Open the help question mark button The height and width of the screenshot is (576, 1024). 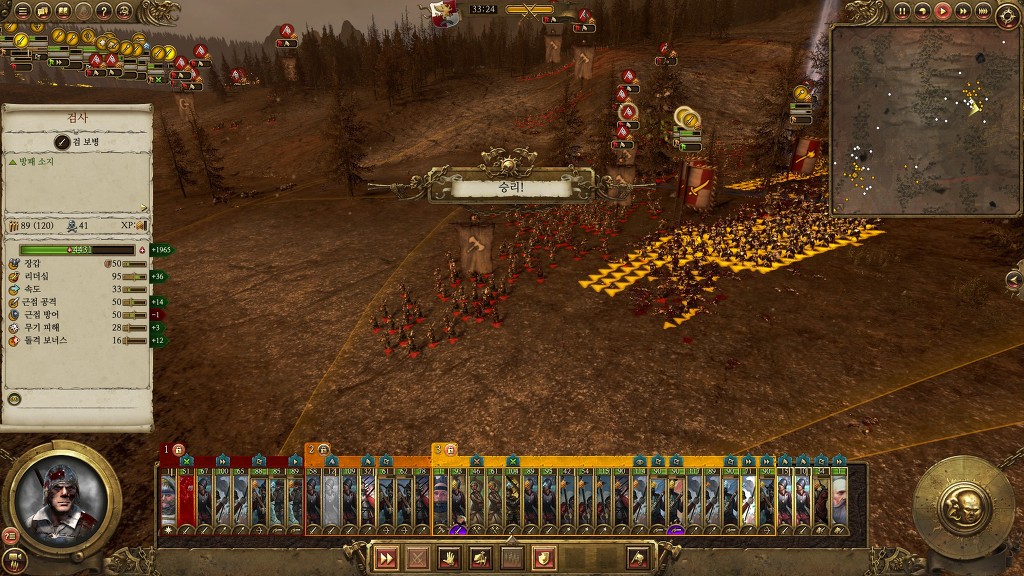tap(102, 12)
